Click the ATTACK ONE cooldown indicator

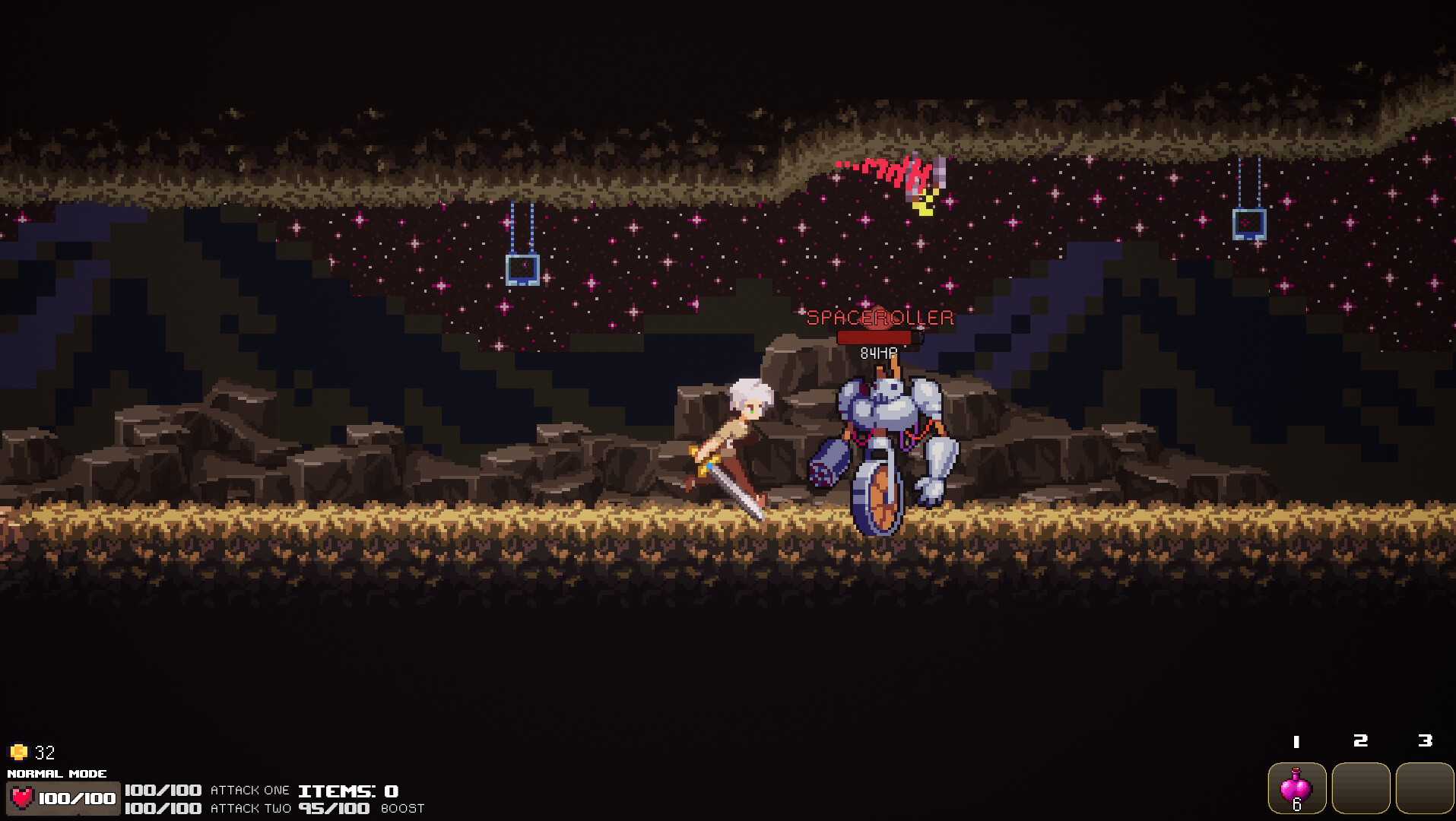tap(251, 790)
